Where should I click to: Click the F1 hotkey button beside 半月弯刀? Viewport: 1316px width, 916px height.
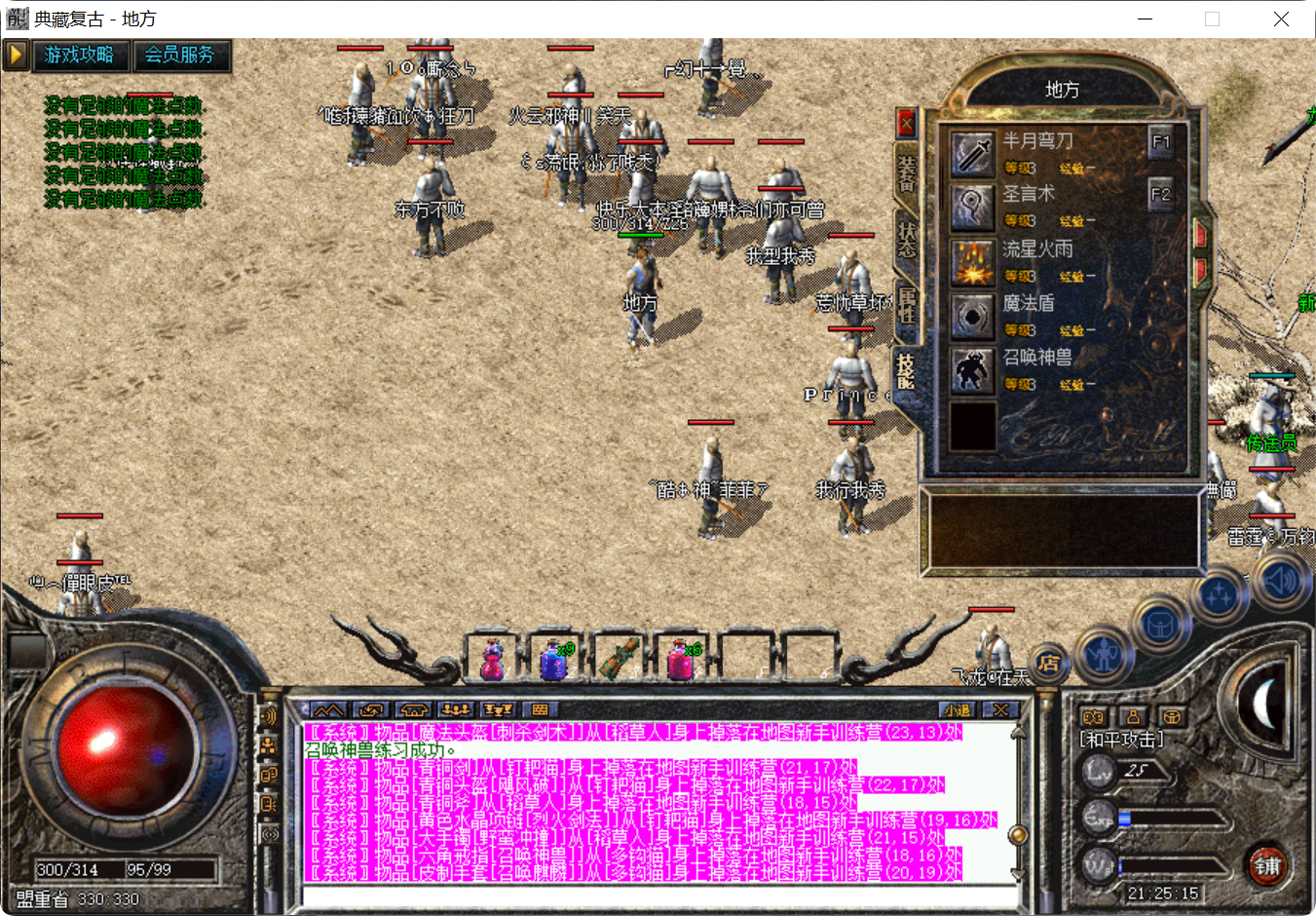coord(1160,141)
